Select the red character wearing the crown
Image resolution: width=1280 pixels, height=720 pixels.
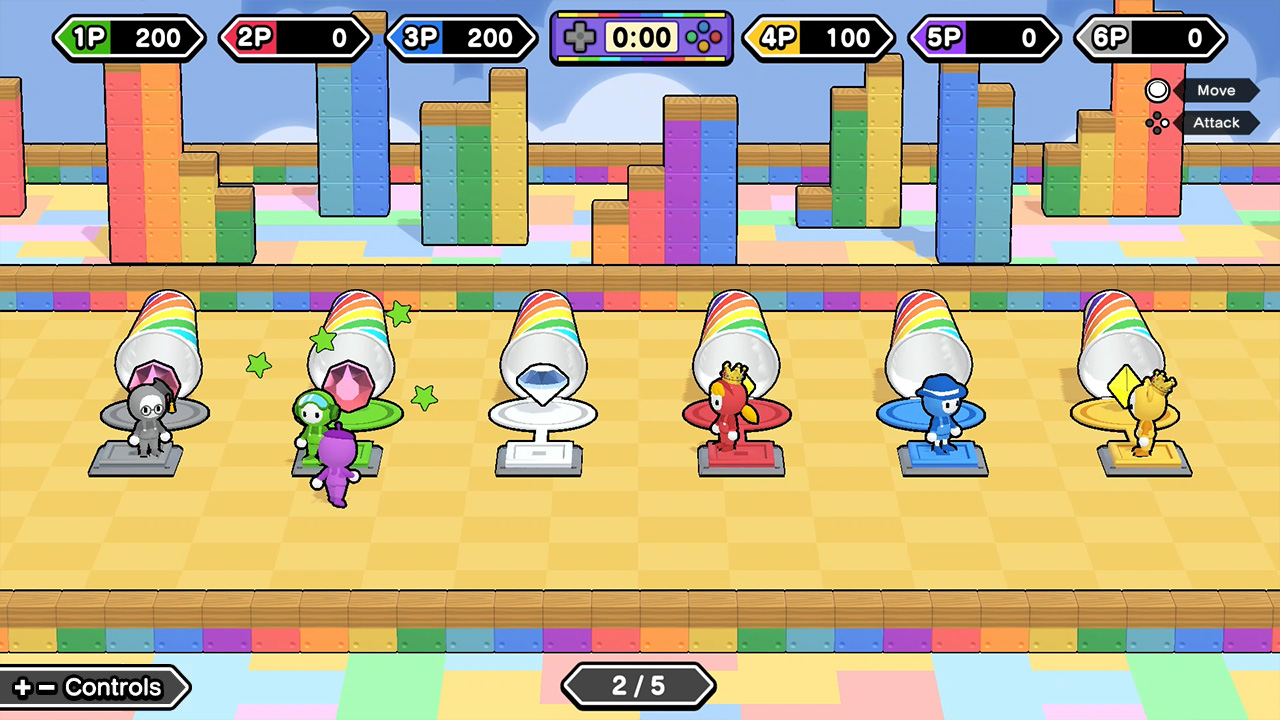731,410
